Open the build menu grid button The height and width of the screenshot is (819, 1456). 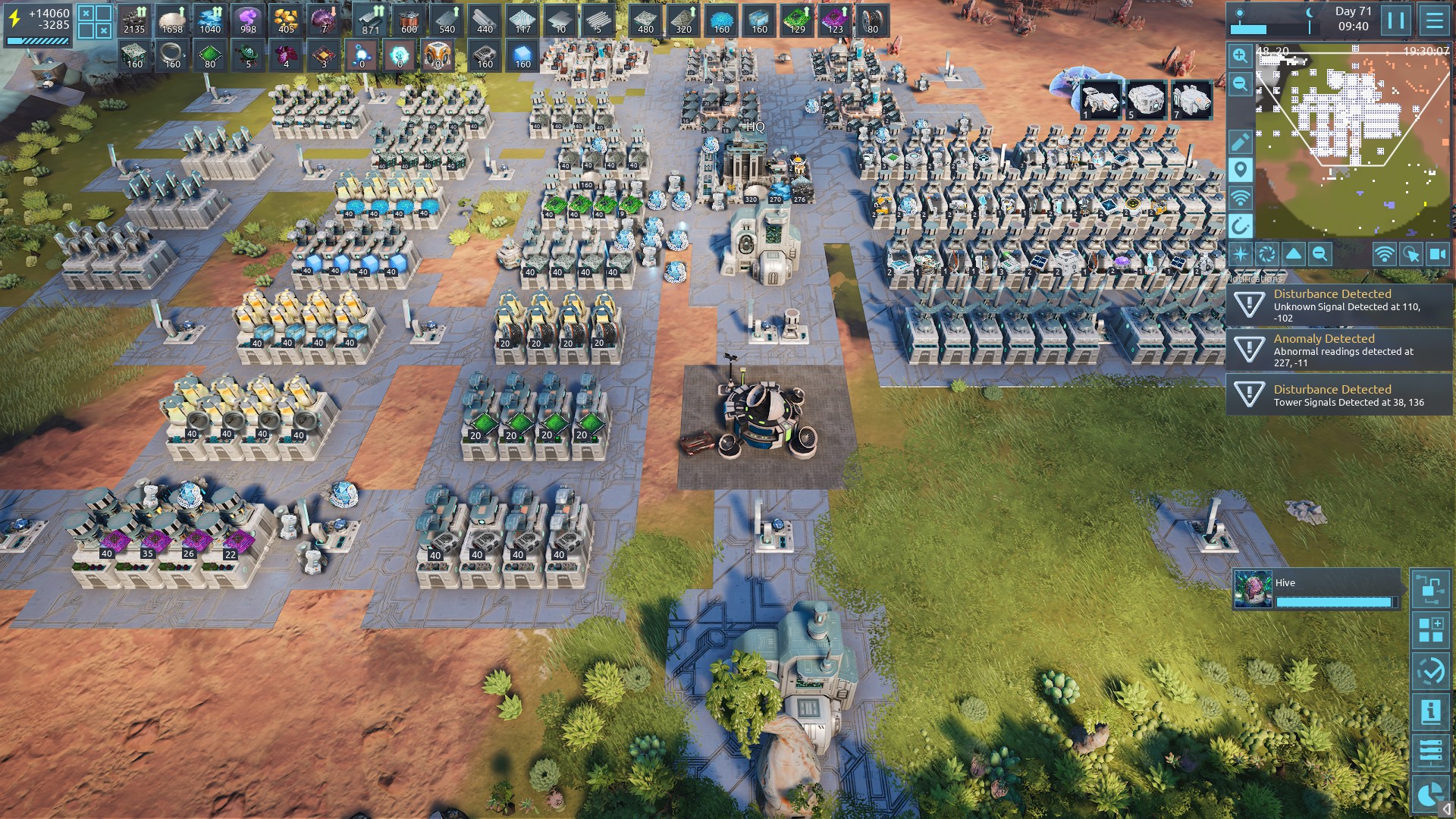1430,630
